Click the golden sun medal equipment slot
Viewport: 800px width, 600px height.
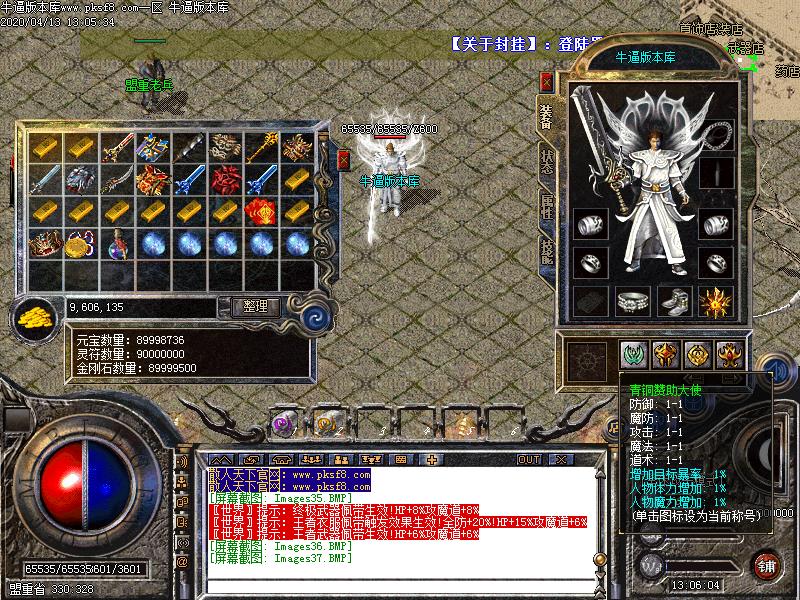pyautogui.click(x=717, y=301)
